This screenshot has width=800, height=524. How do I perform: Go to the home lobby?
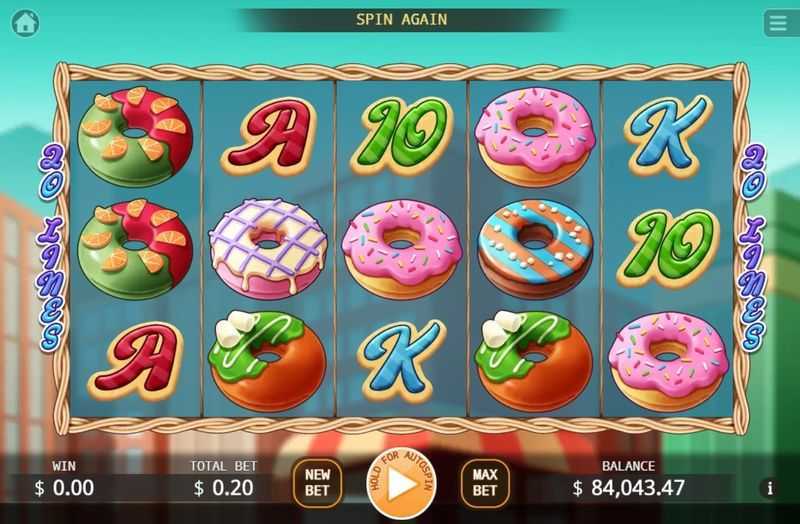[x=25, y=22]
